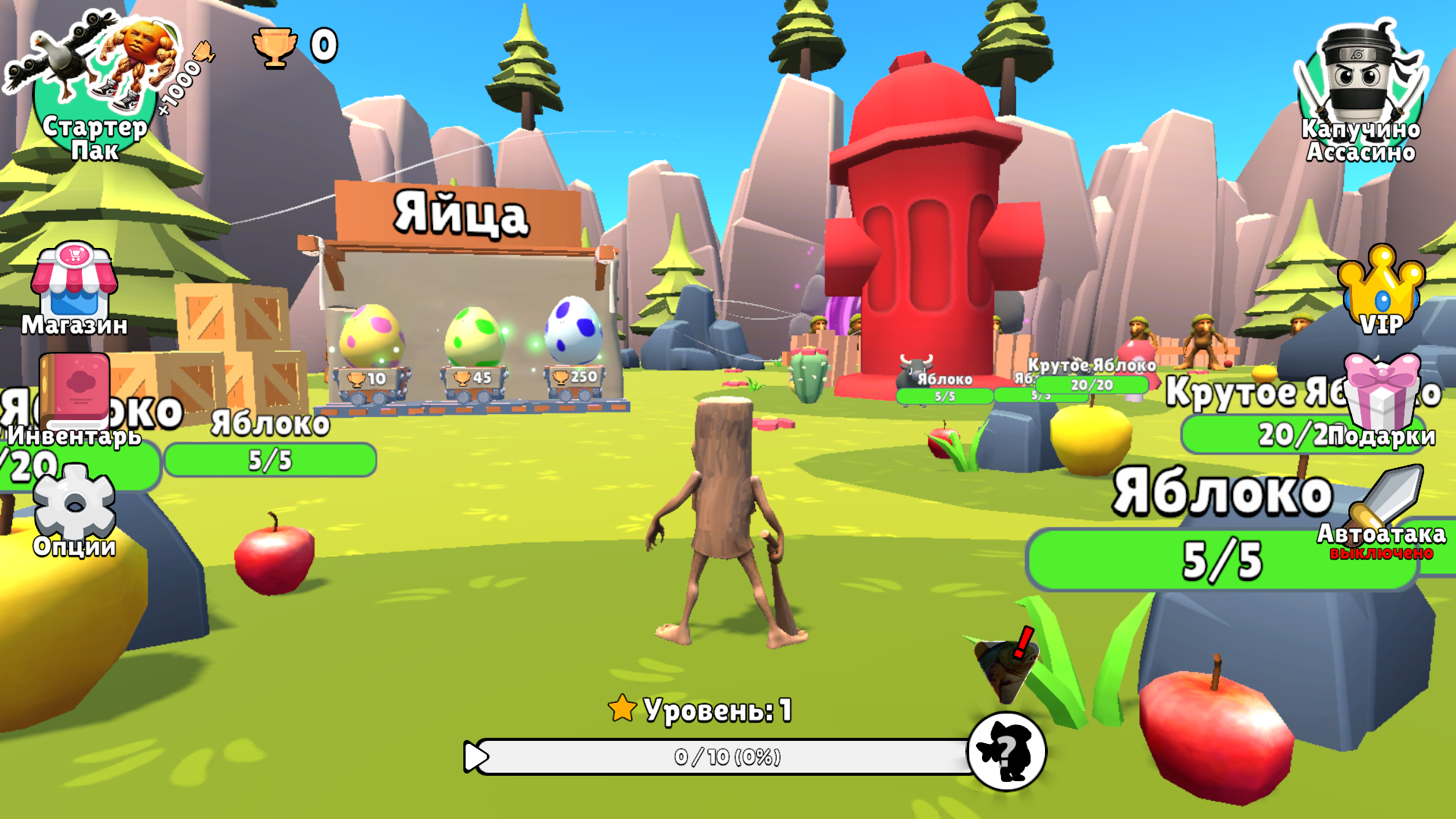Click the trophy counter showing 0
The width and height of the screenshot is (1456, 819).
pos(296,45)
